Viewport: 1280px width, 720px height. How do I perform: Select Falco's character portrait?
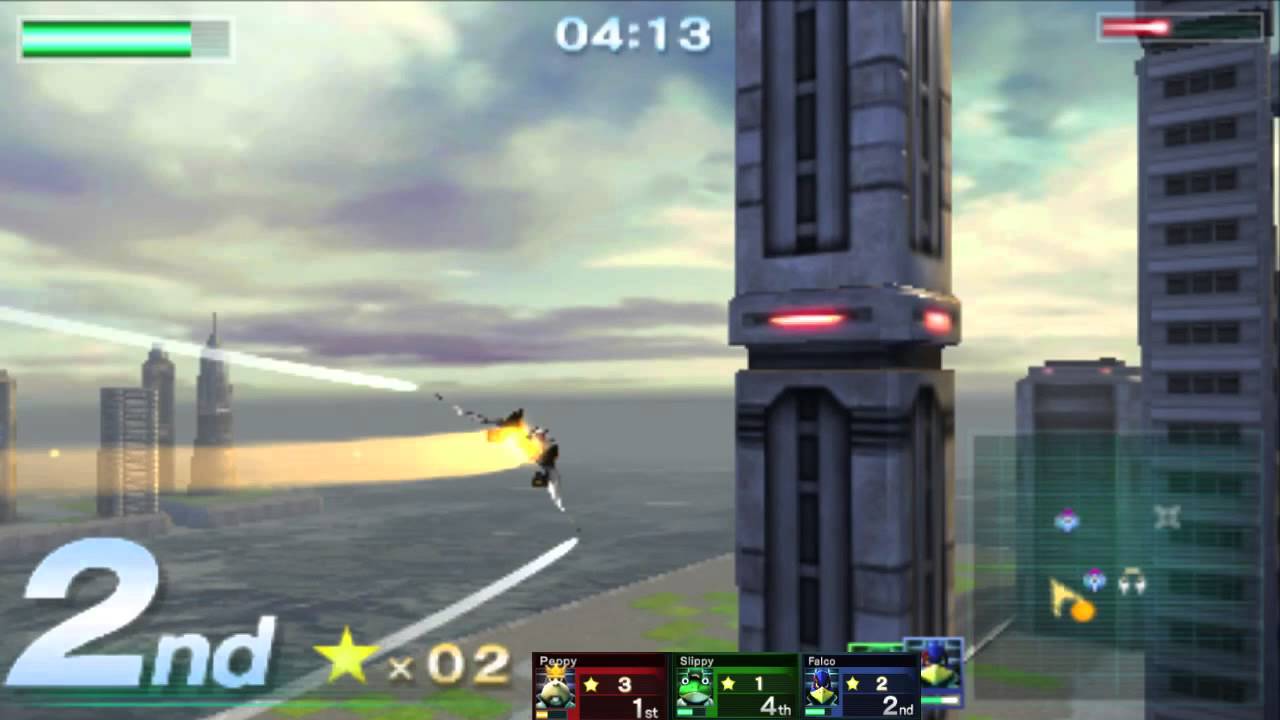coord(820,689)
